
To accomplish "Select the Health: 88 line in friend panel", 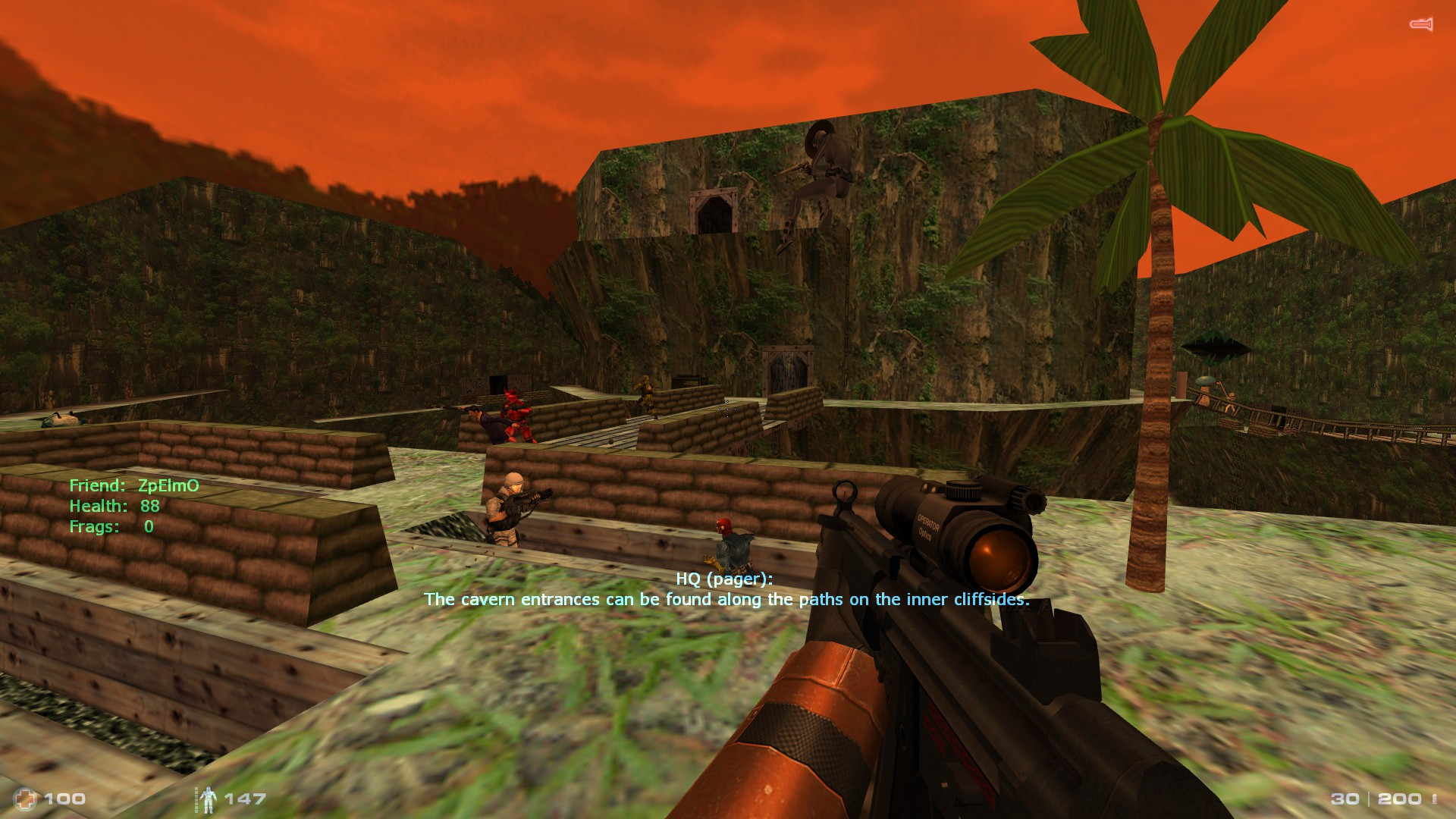I will pyautogui.click(x=114, y=505).
